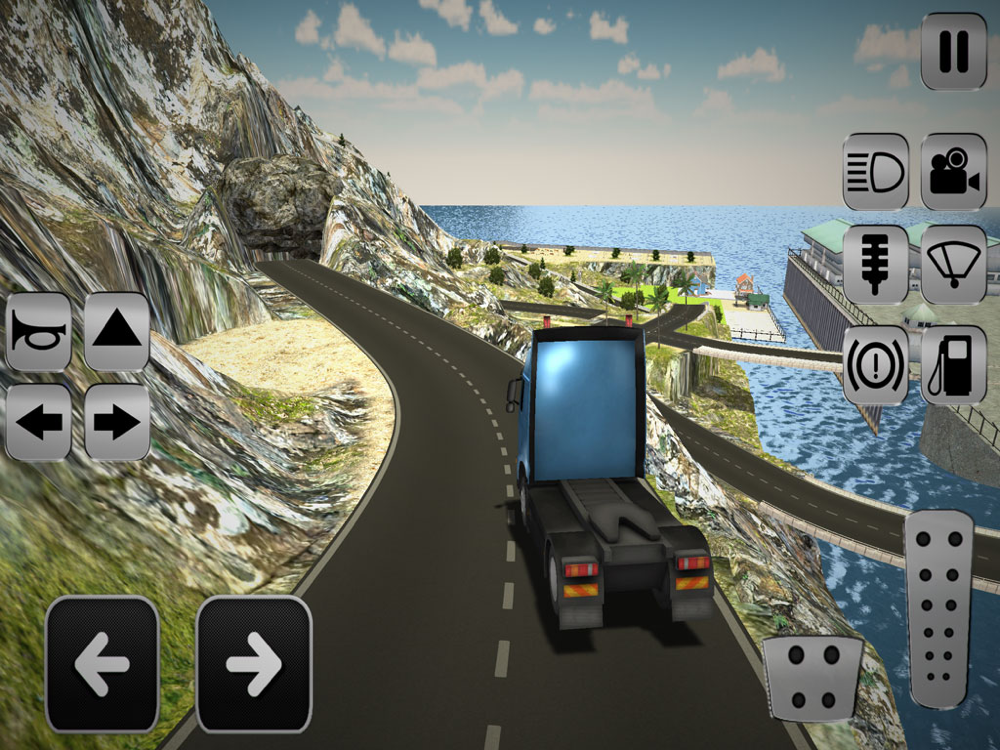Toggle the truck headlights

tap(875, 172)
